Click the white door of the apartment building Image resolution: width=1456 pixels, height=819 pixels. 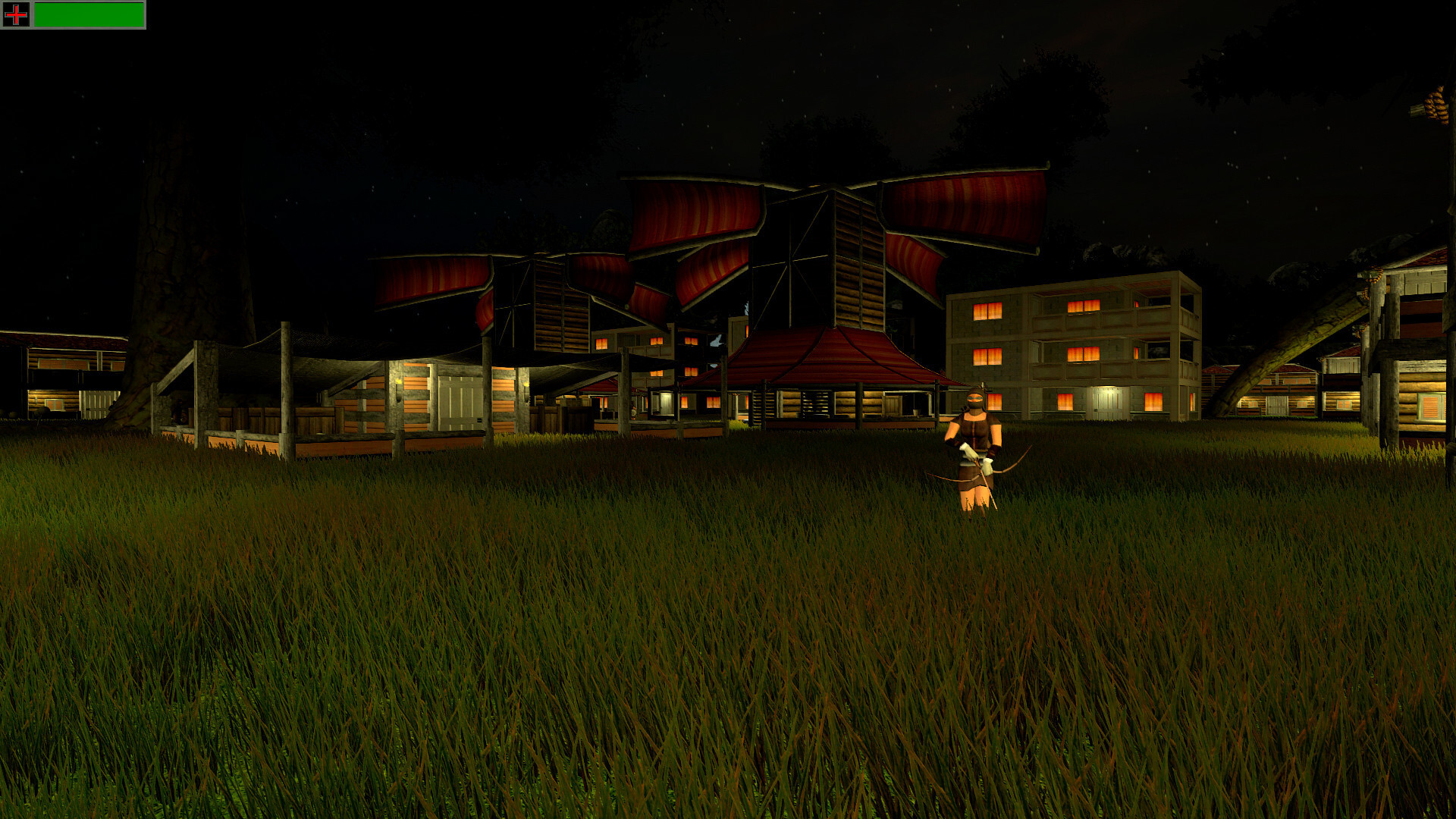(x=1107, y=402)
